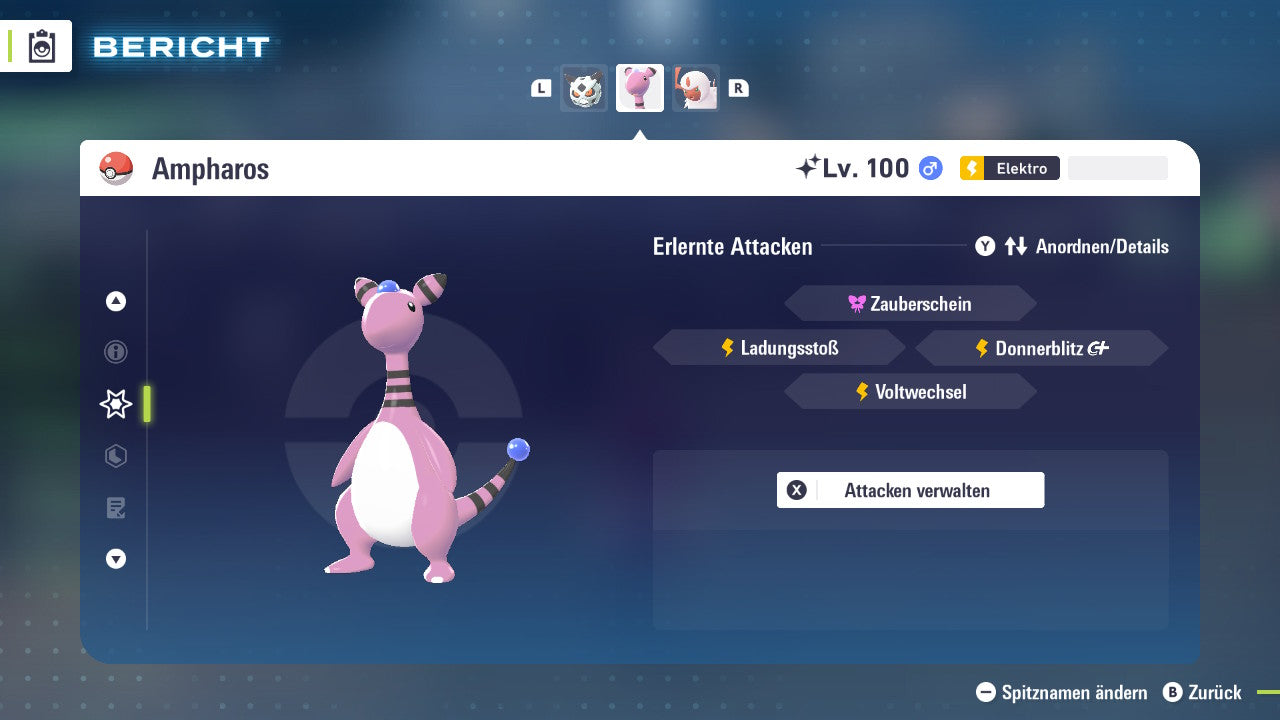The width and height of the screenshot is (1280, 720).
Task: Show the moves page star tab
Action: tap(116, 404)
